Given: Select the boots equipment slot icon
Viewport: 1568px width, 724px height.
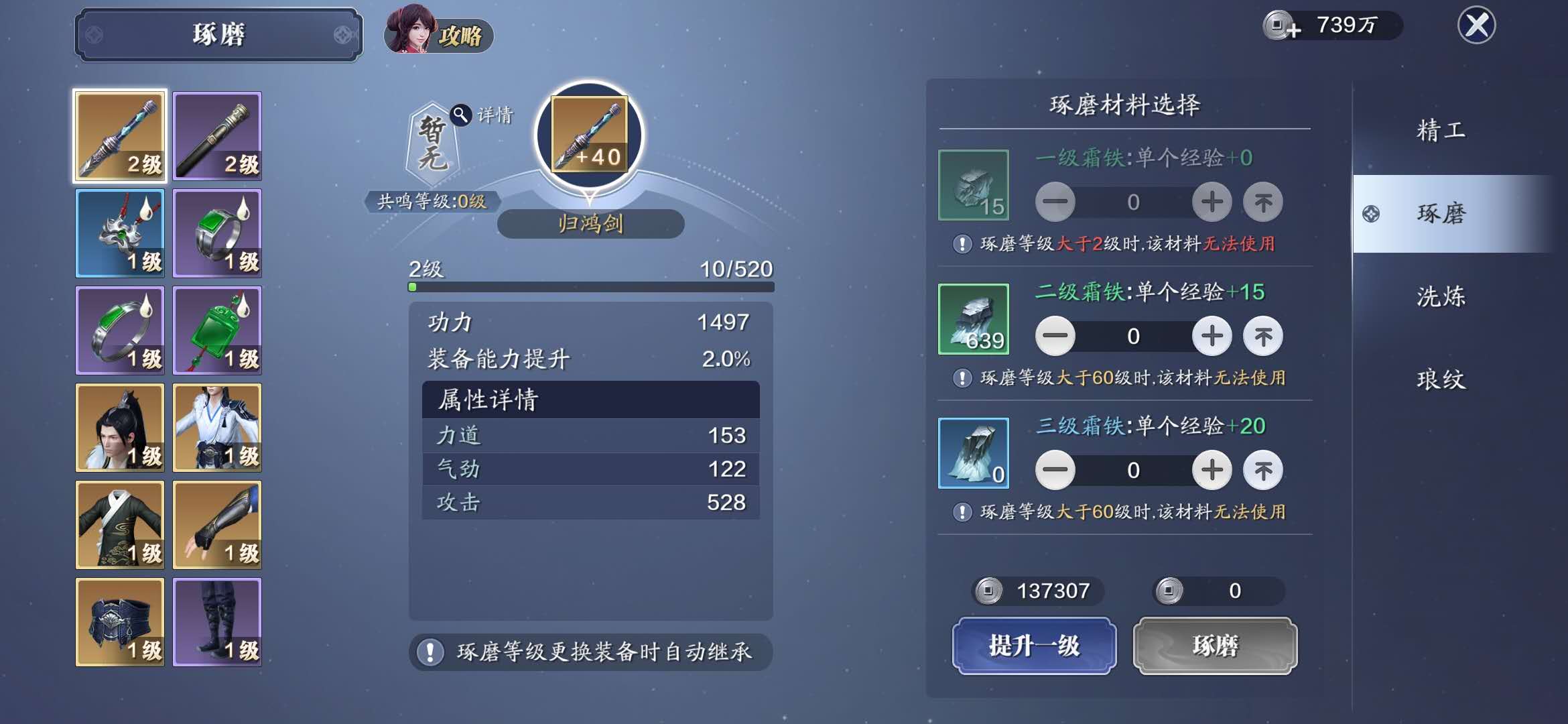Looking at the screenshot, I should point(217,622).
